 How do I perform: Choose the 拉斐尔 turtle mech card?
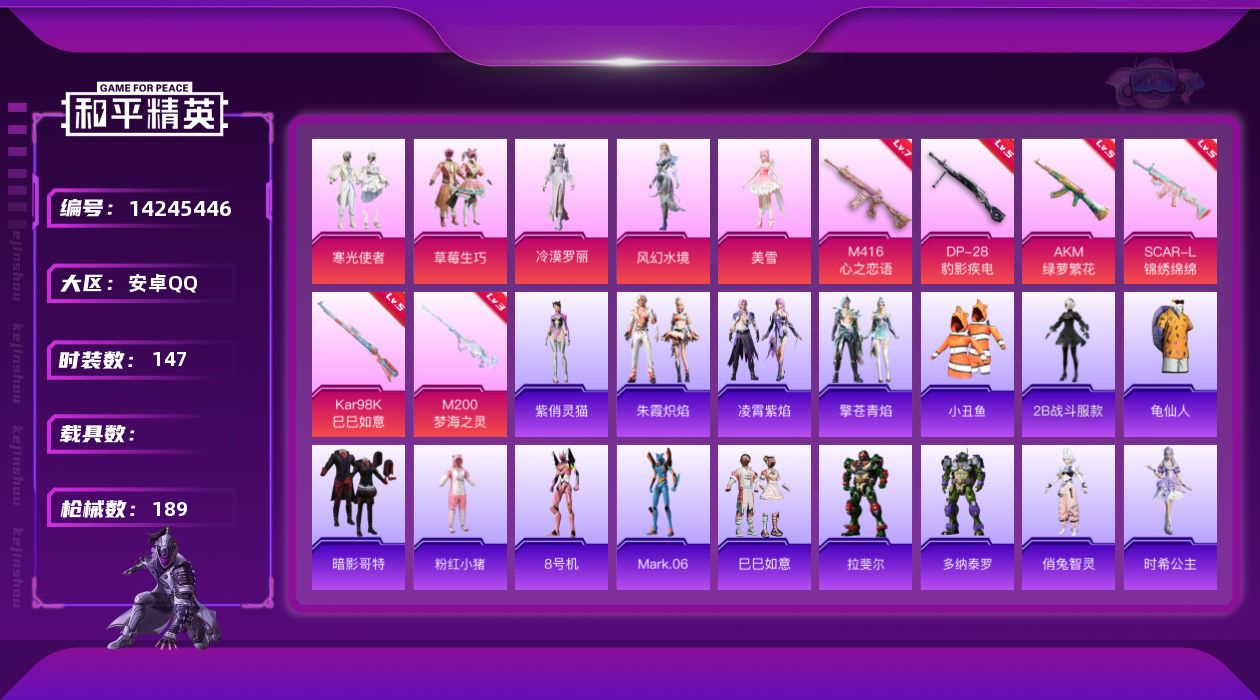[x=865, y=517]
